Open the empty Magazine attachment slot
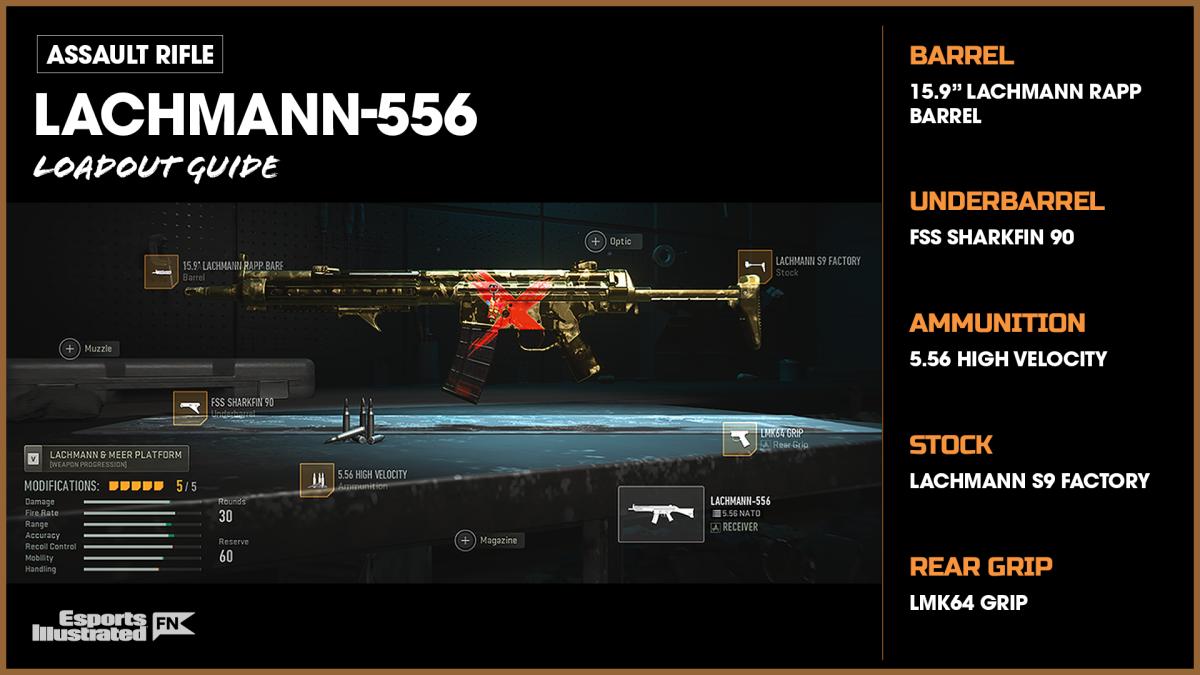 (466, 540)
